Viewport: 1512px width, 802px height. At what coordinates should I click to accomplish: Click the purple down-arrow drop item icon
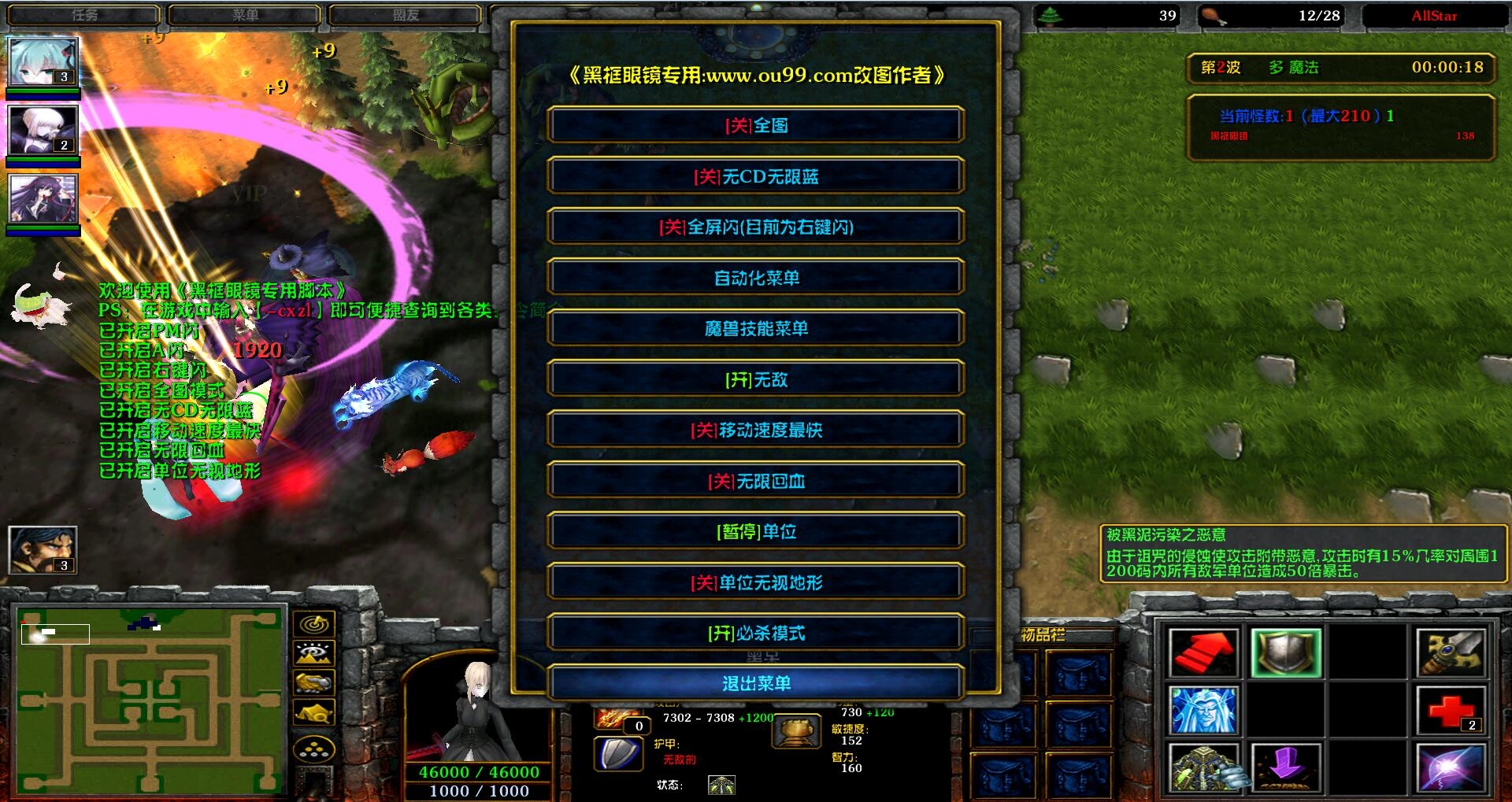(1285, 768)
